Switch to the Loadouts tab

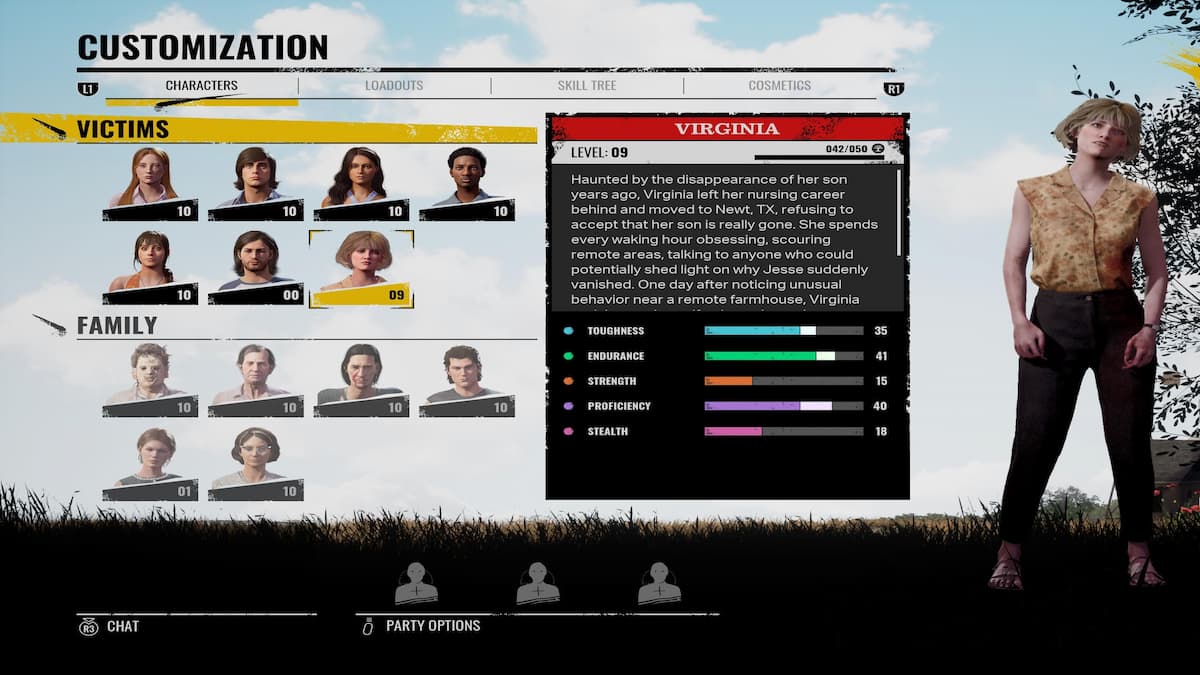pyautogui.click(x=394, y=86)
